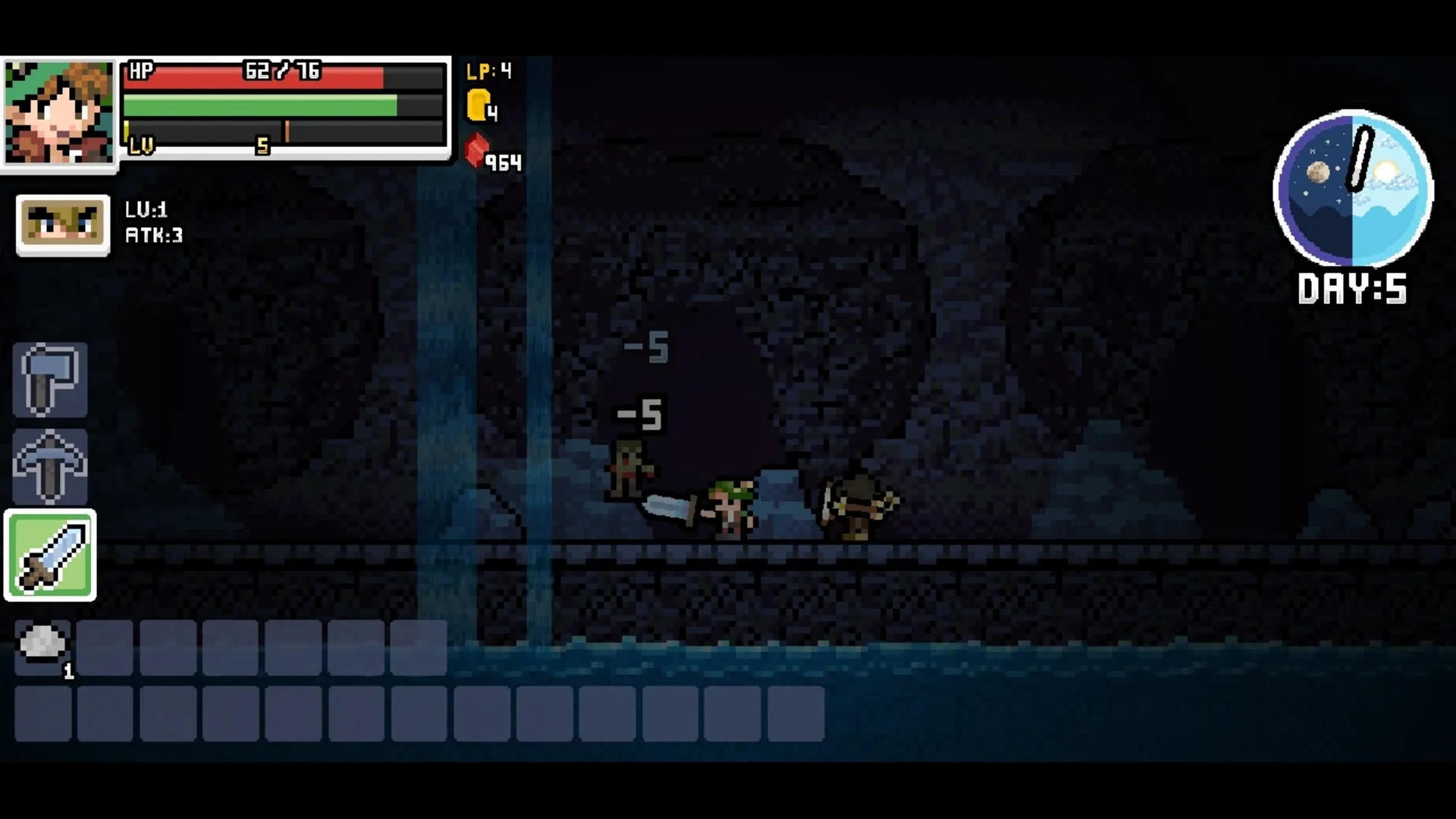Tap the red ruby currency icon
The width and height of the screenshot is (1456, 819).
(475, 152)
